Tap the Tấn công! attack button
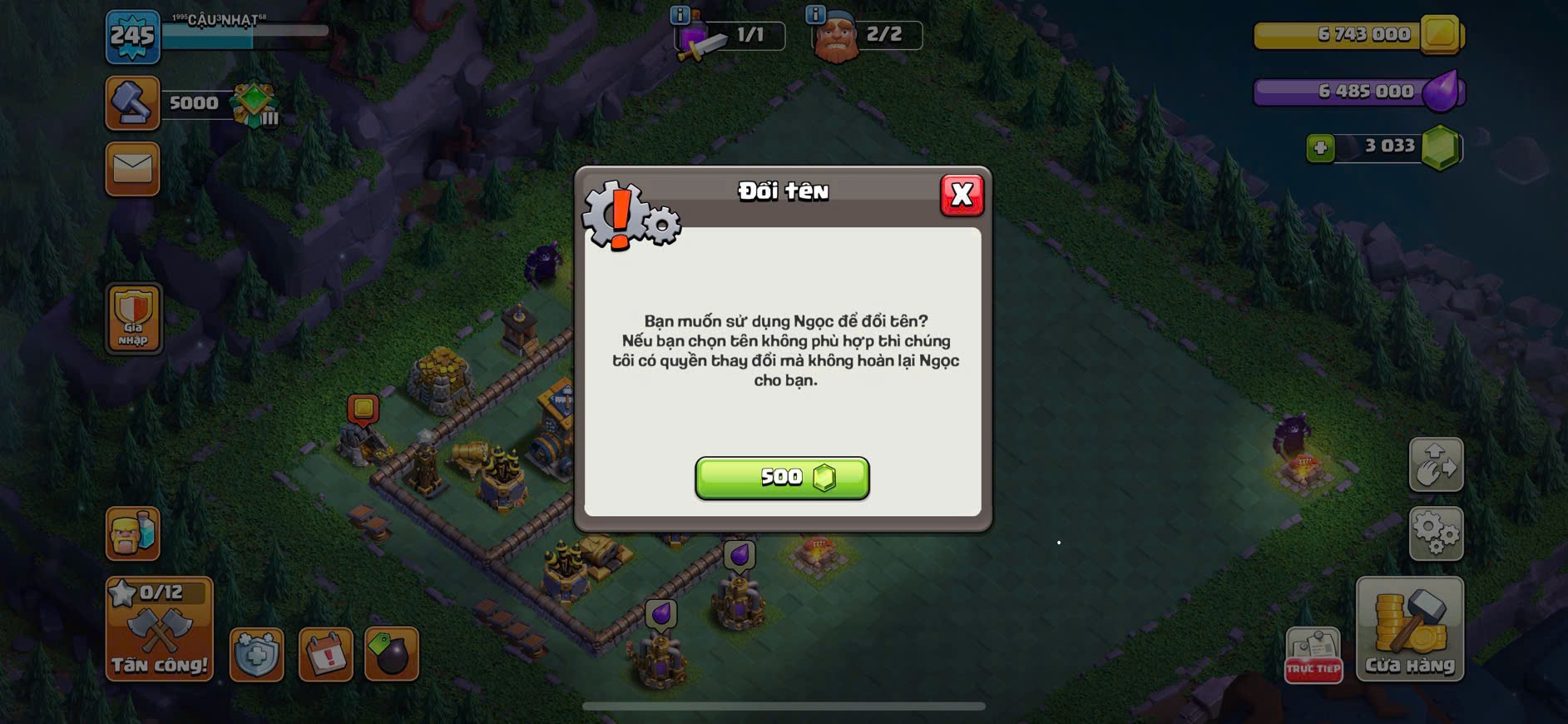The height and width of the screenshot is (724, 1568). coord(159,629)
